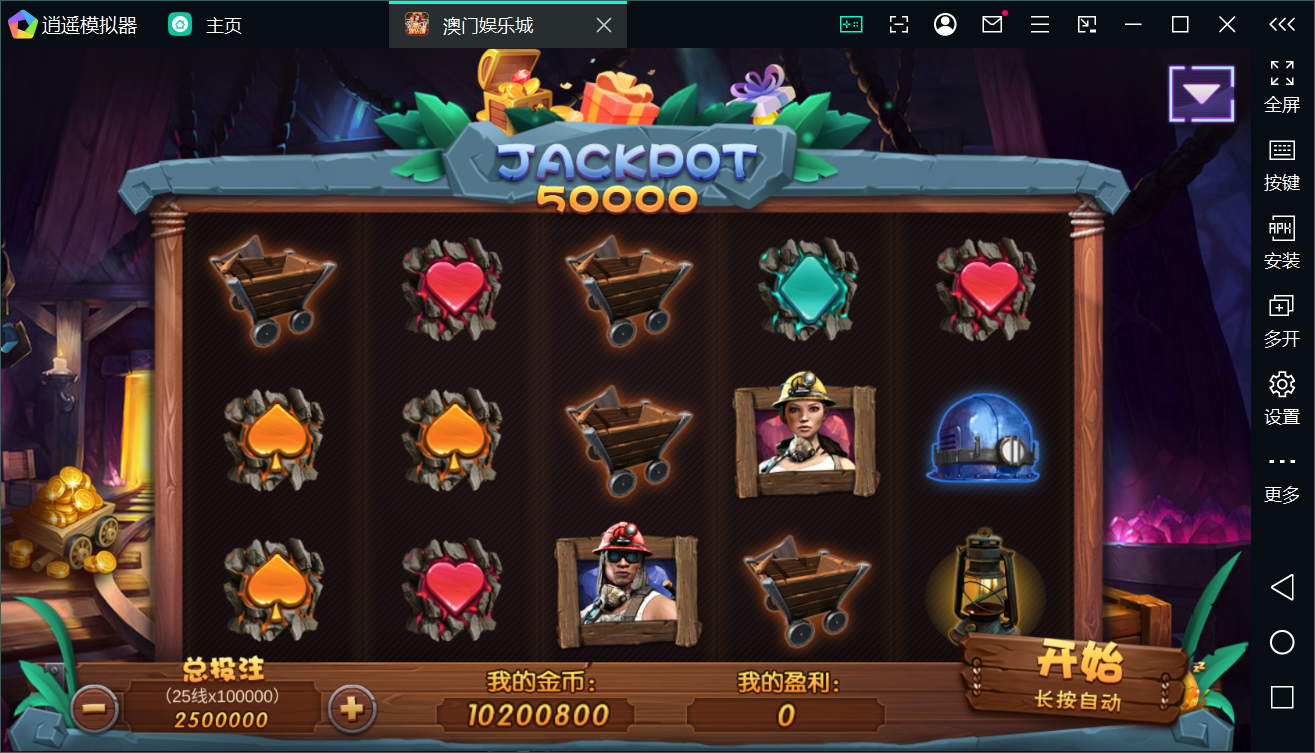Show 更多 additional emulator tools
This screenshot has width=1315, height=753.
(x=1282, y=476)
